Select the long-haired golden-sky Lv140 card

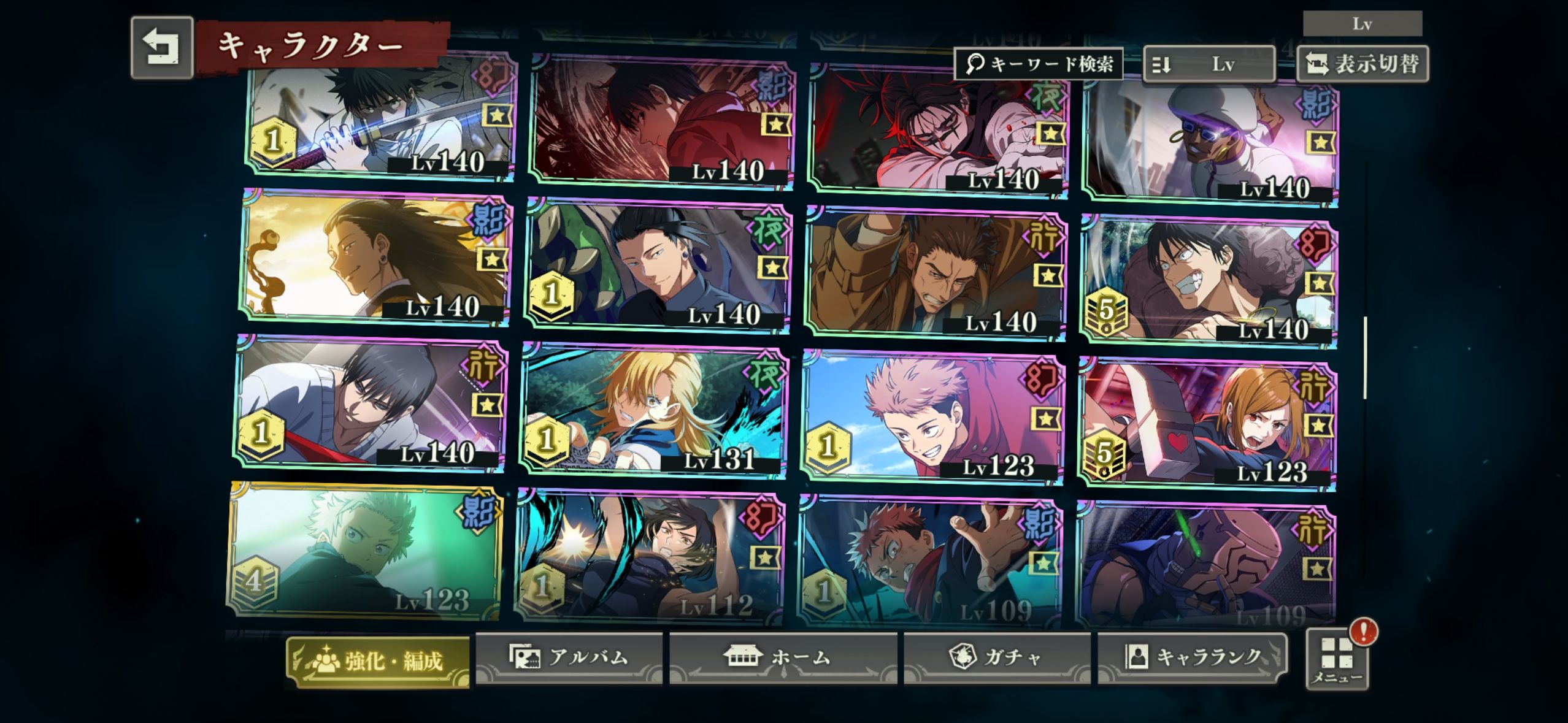[x=374, y=256]
